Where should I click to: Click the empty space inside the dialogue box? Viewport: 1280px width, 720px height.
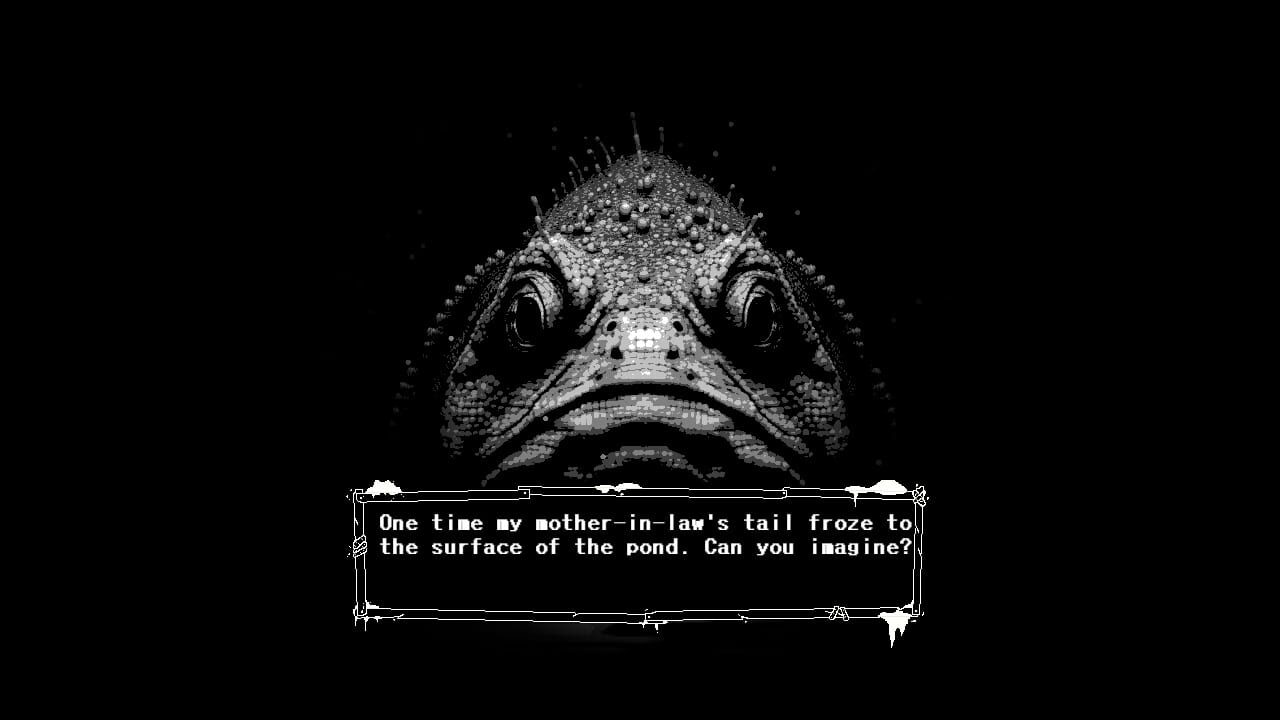tap(640, 585)
